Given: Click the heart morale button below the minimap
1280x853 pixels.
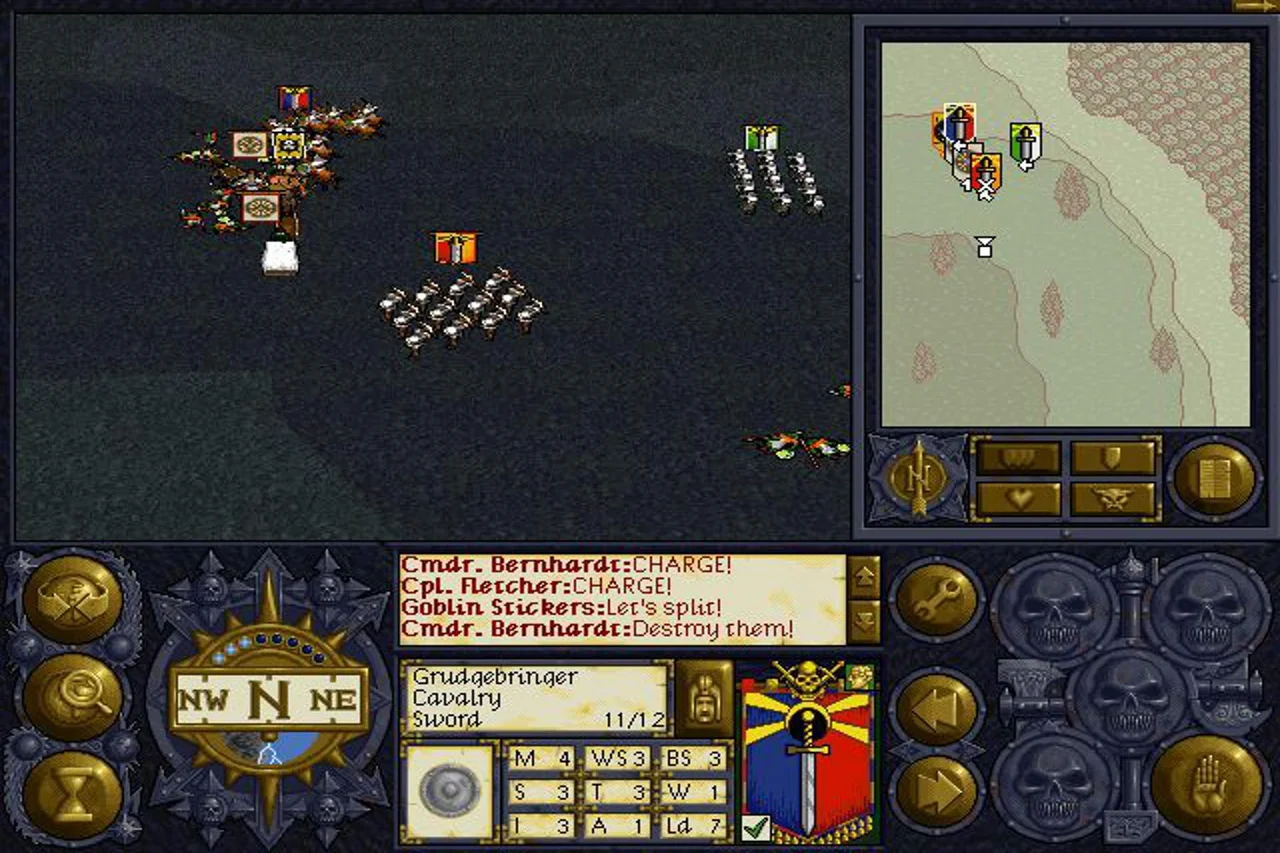Looking at the screenshot, I should [x=1017, y=497].
